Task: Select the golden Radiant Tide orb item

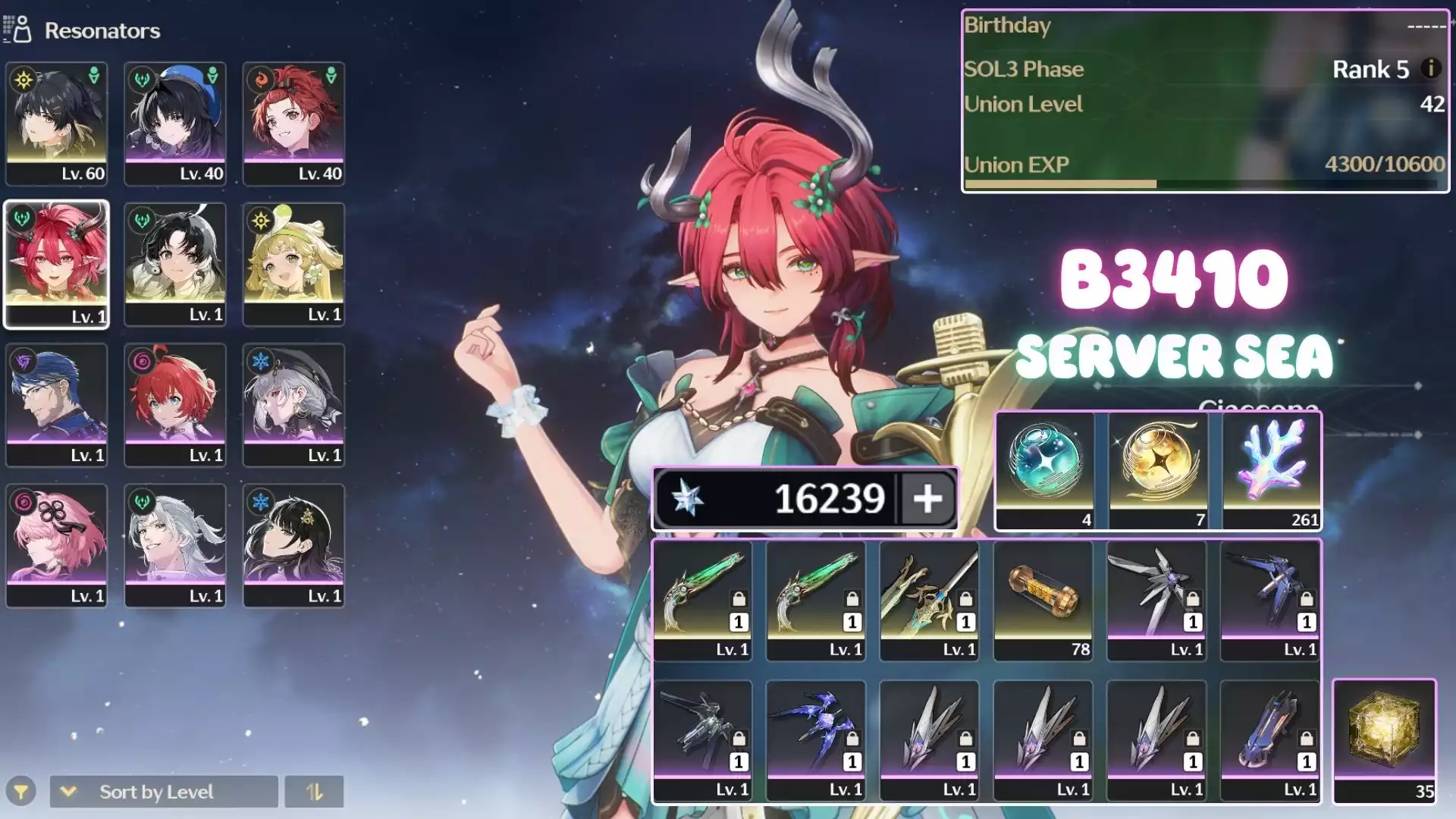Action: (x=1158, y=470)
